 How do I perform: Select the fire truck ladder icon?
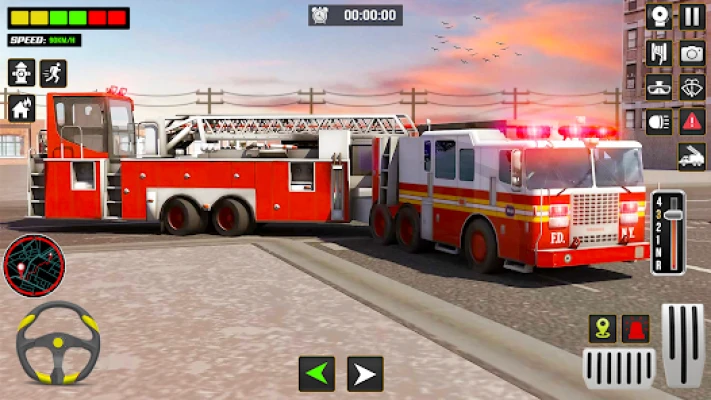[x=691, y=156]
